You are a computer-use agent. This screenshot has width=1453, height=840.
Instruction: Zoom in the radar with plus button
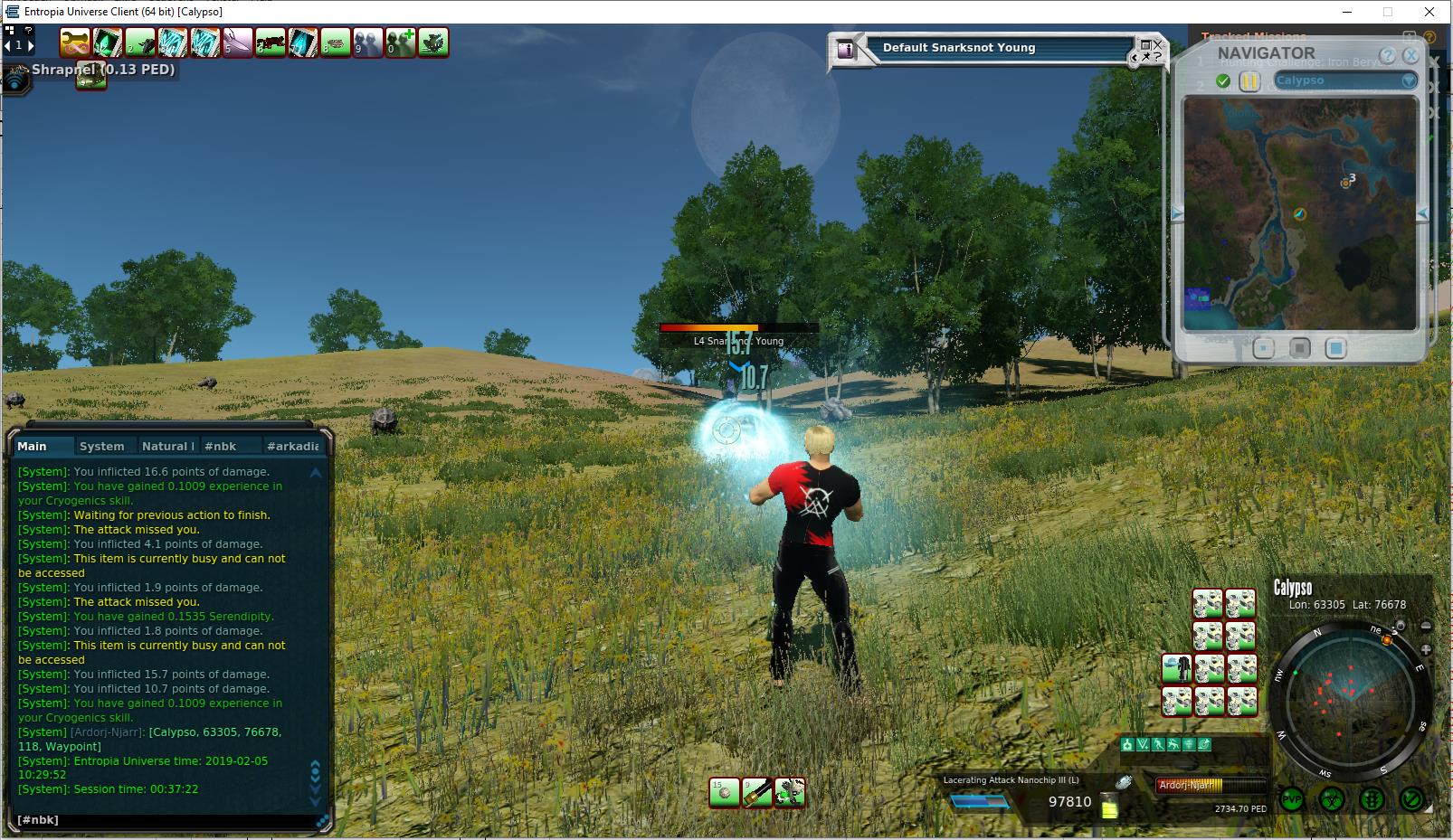(x=1426, y=649)
